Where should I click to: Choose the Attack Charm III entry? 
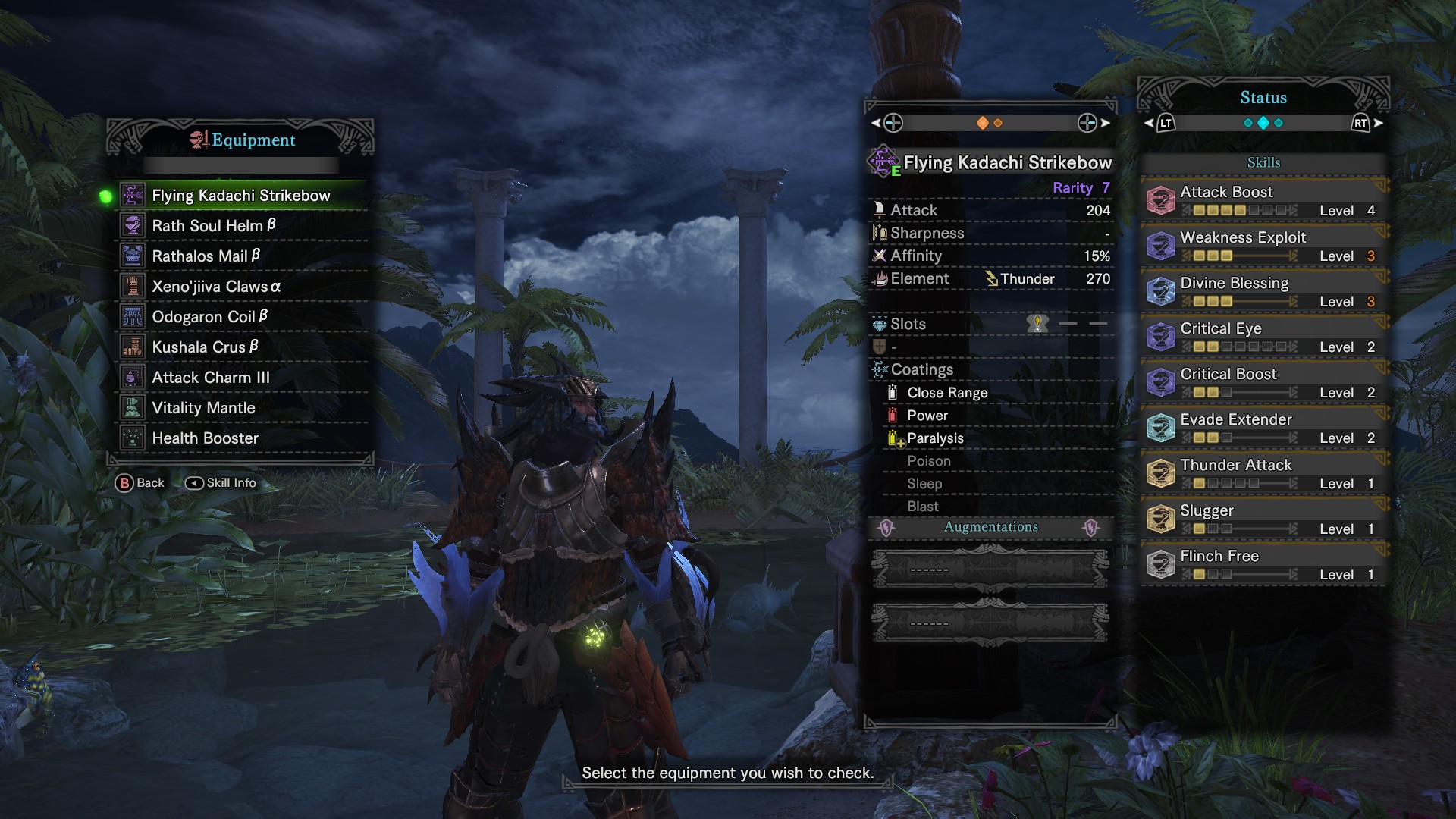pyautogui.click(x=211, y=378)
